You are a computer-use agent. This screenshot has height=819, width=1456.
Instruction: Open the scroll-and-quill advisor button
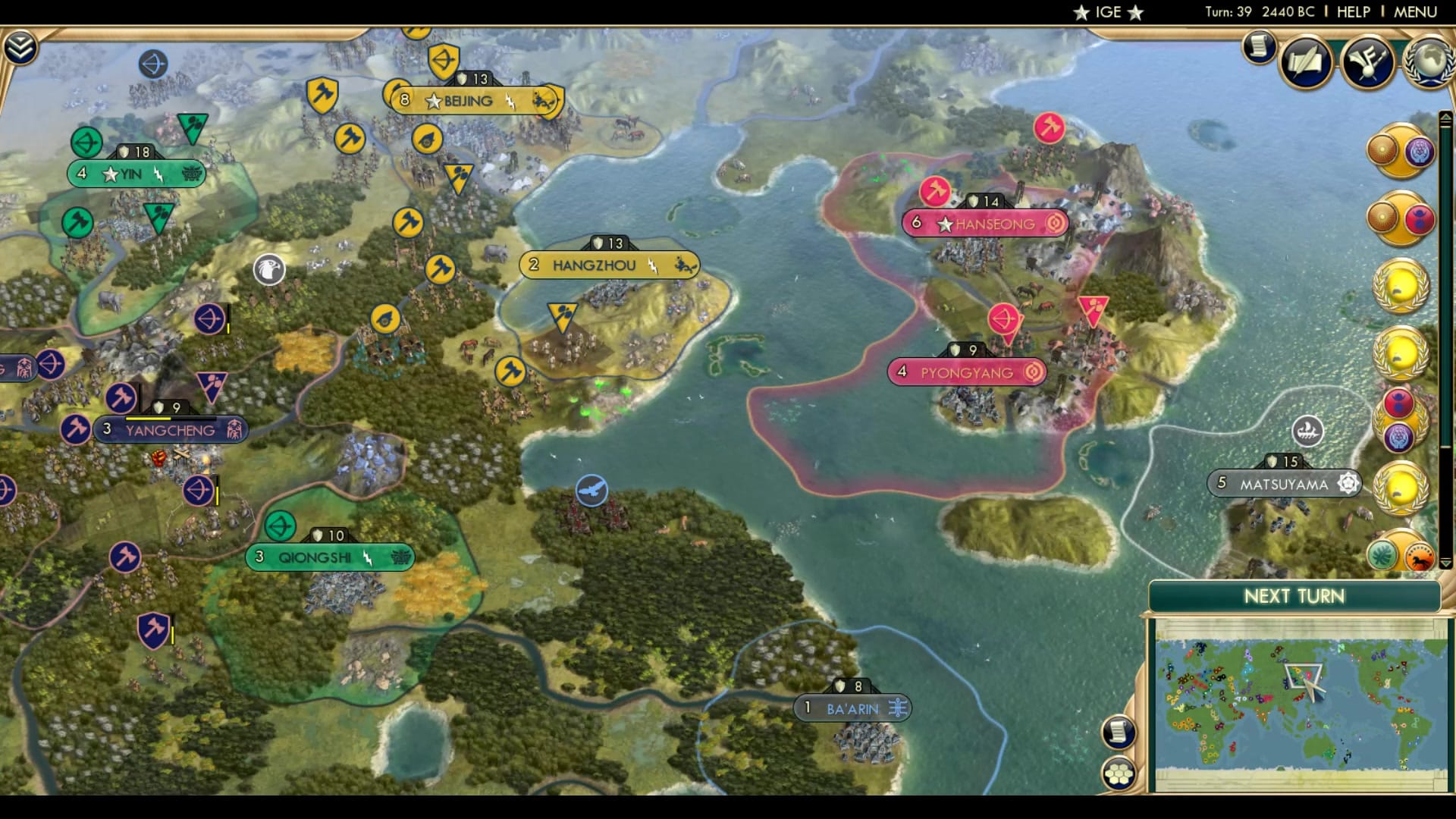1306,62
